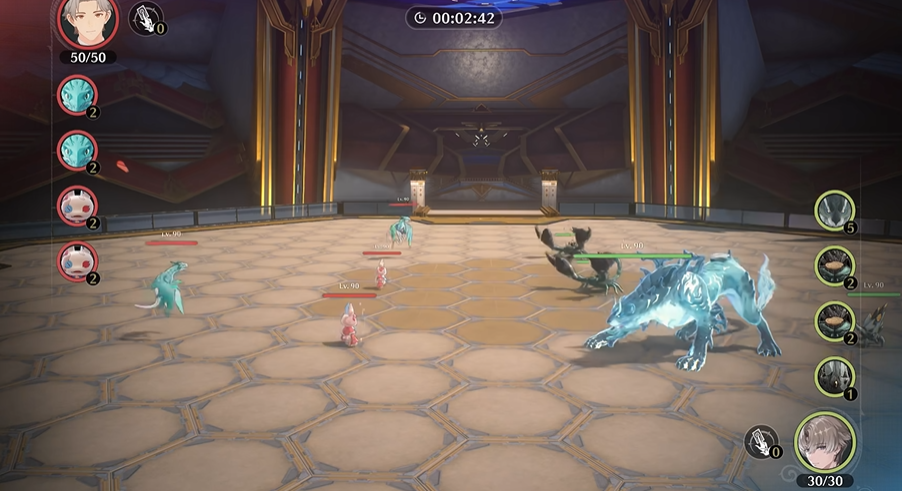902x491 pixels.
Task: Click the player's card counter icon
Action: [x=762, y=441]
